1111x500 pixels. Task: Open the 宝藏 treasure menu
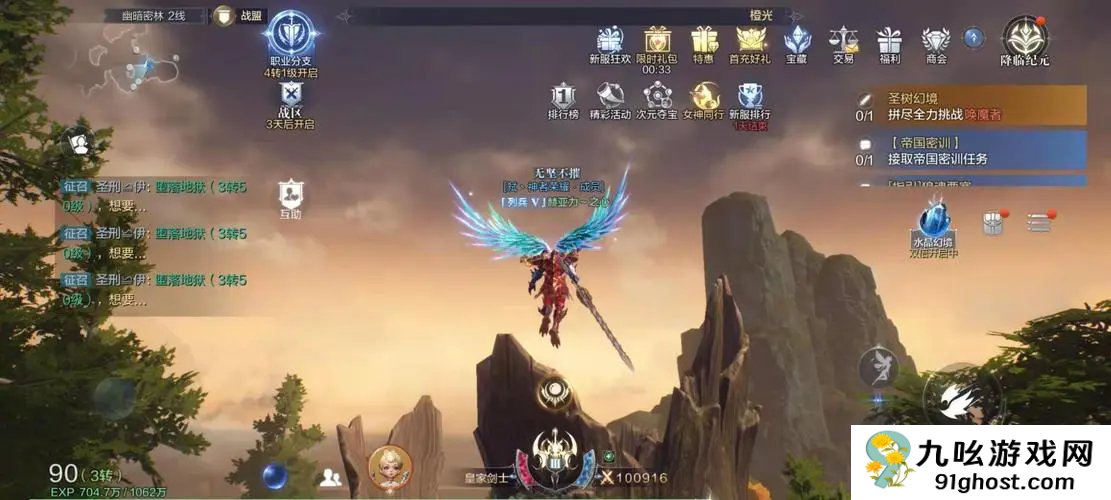pos(796,41)
